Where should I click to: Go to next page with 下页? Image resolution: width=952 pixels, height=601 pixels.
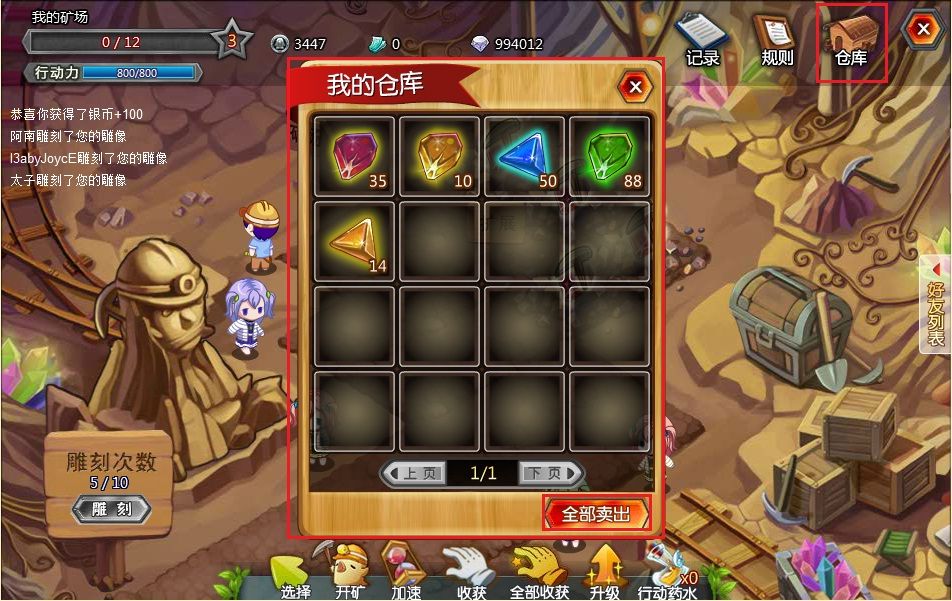tap(552, 473)
